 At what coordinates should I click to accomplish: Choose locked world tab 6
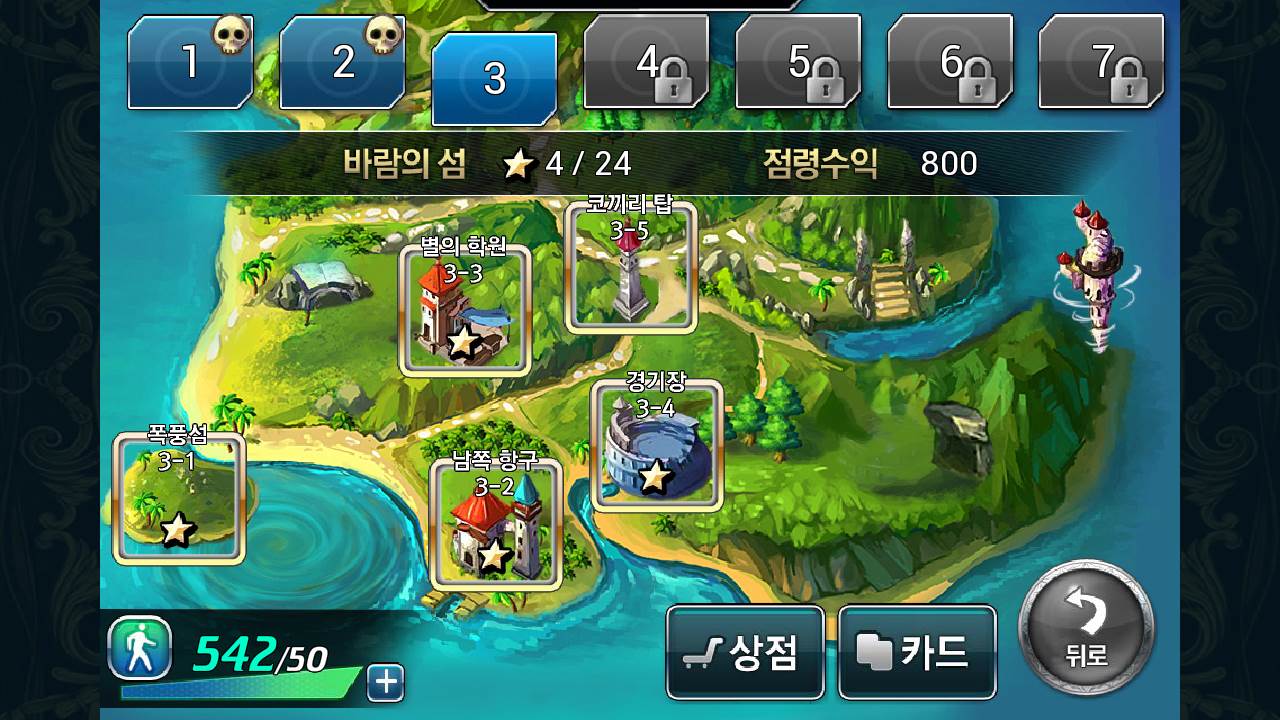point(950,63)
